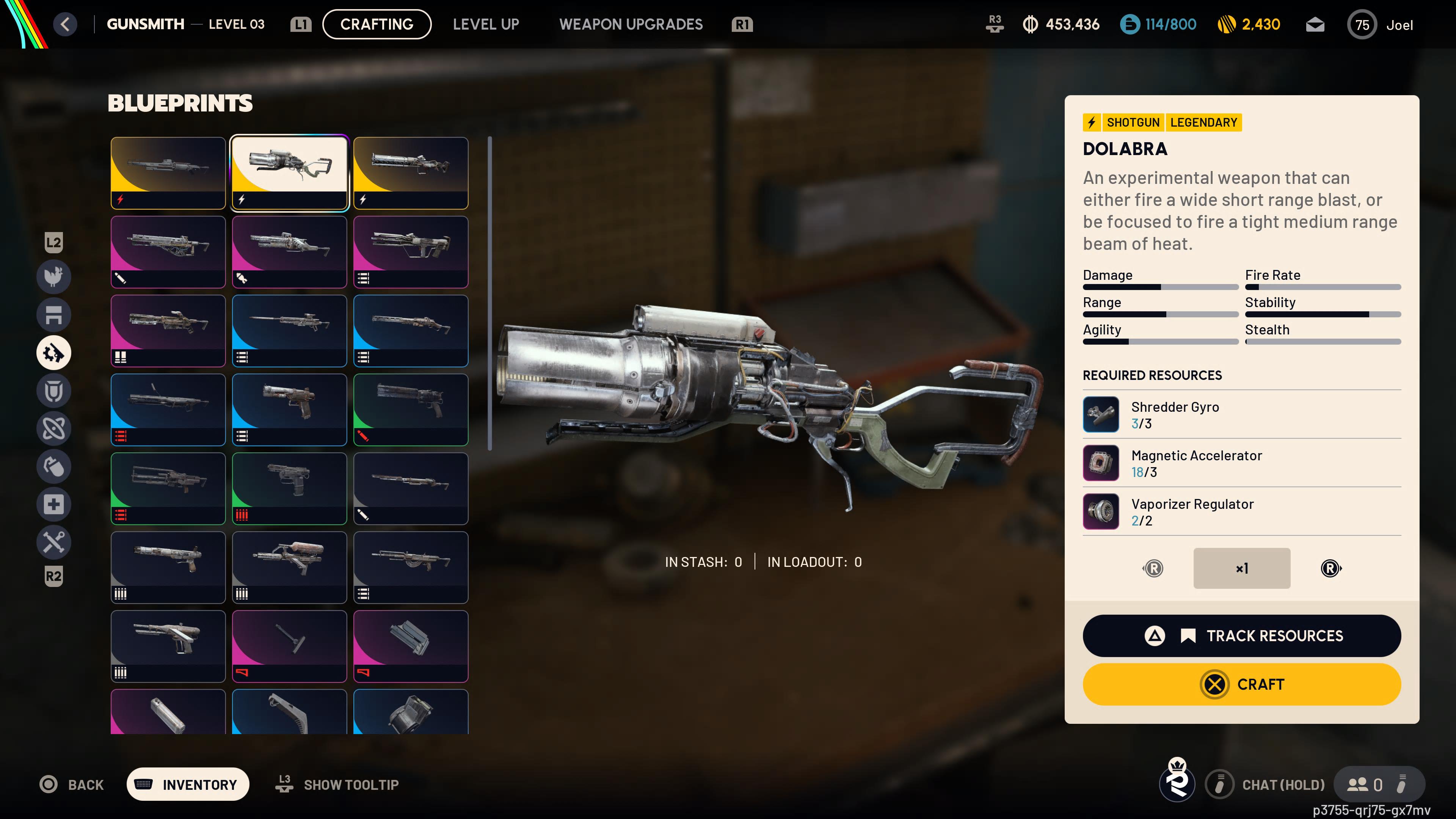
Task: Open the Weapon Upgrades tab
Action: pyautogui.click(x=631, y=24)
